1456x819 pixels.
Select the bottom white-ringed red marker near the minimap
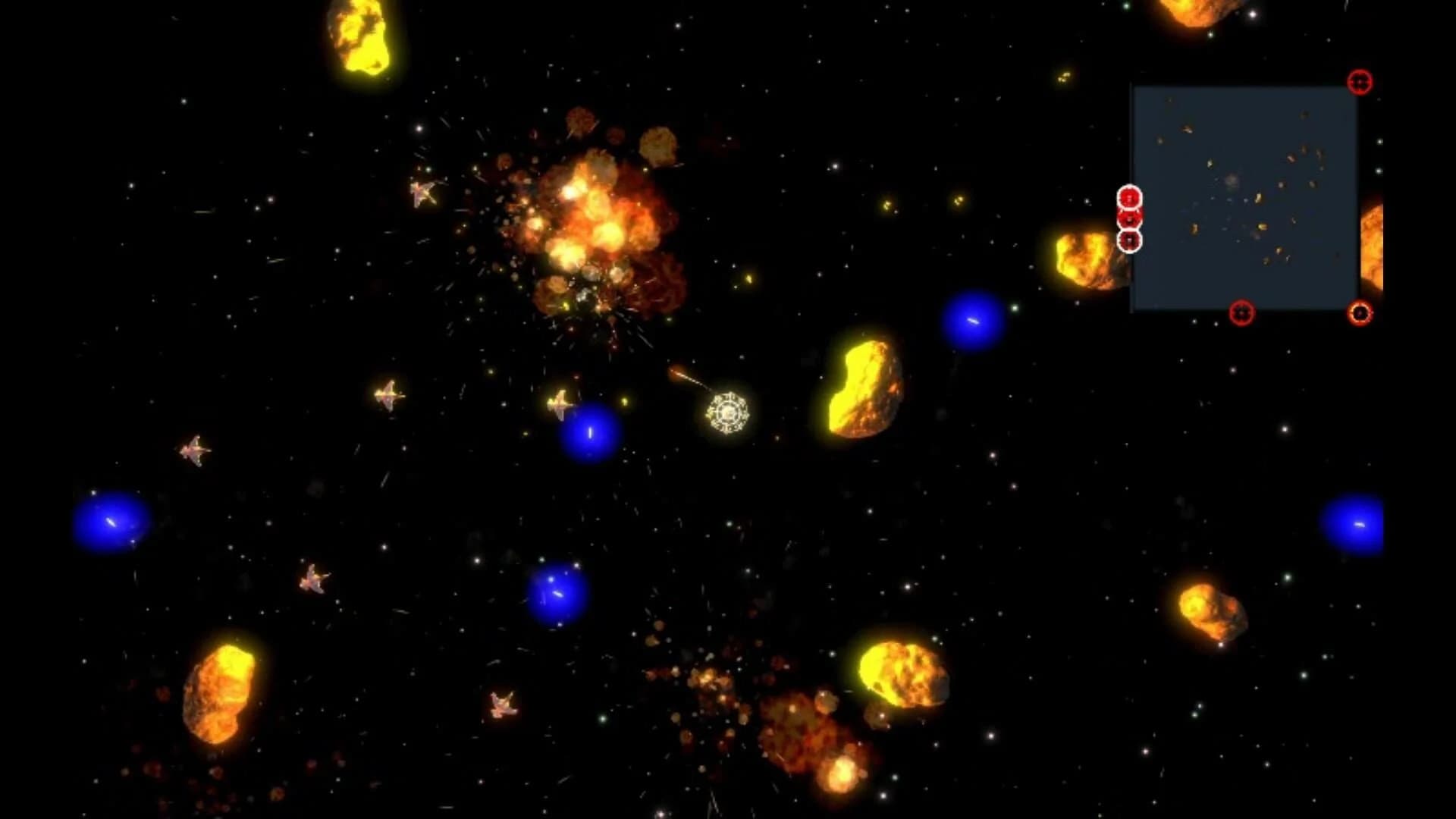point(1131,242)
